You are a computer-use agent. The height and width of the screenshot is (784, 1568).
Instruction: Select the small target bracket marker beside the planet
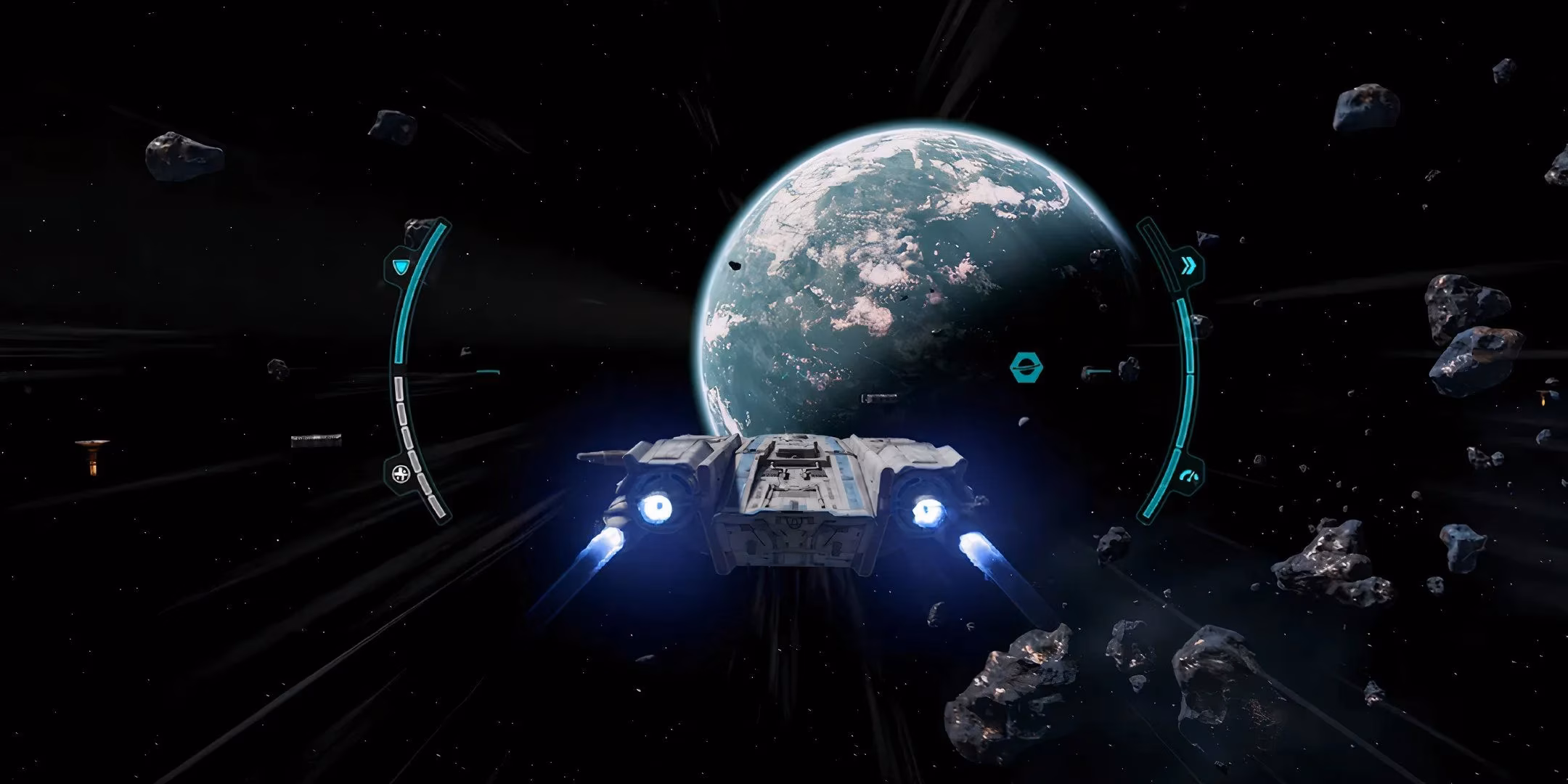pos(1098,371)
